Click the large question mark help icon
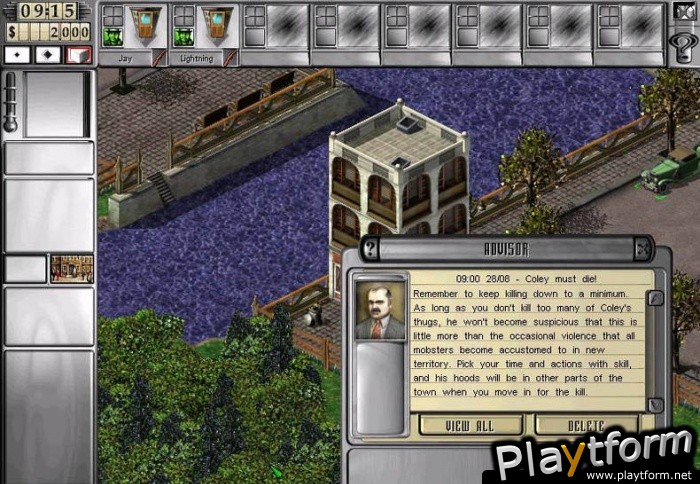Viewport: 700px width, 484px height. point(684,45)
